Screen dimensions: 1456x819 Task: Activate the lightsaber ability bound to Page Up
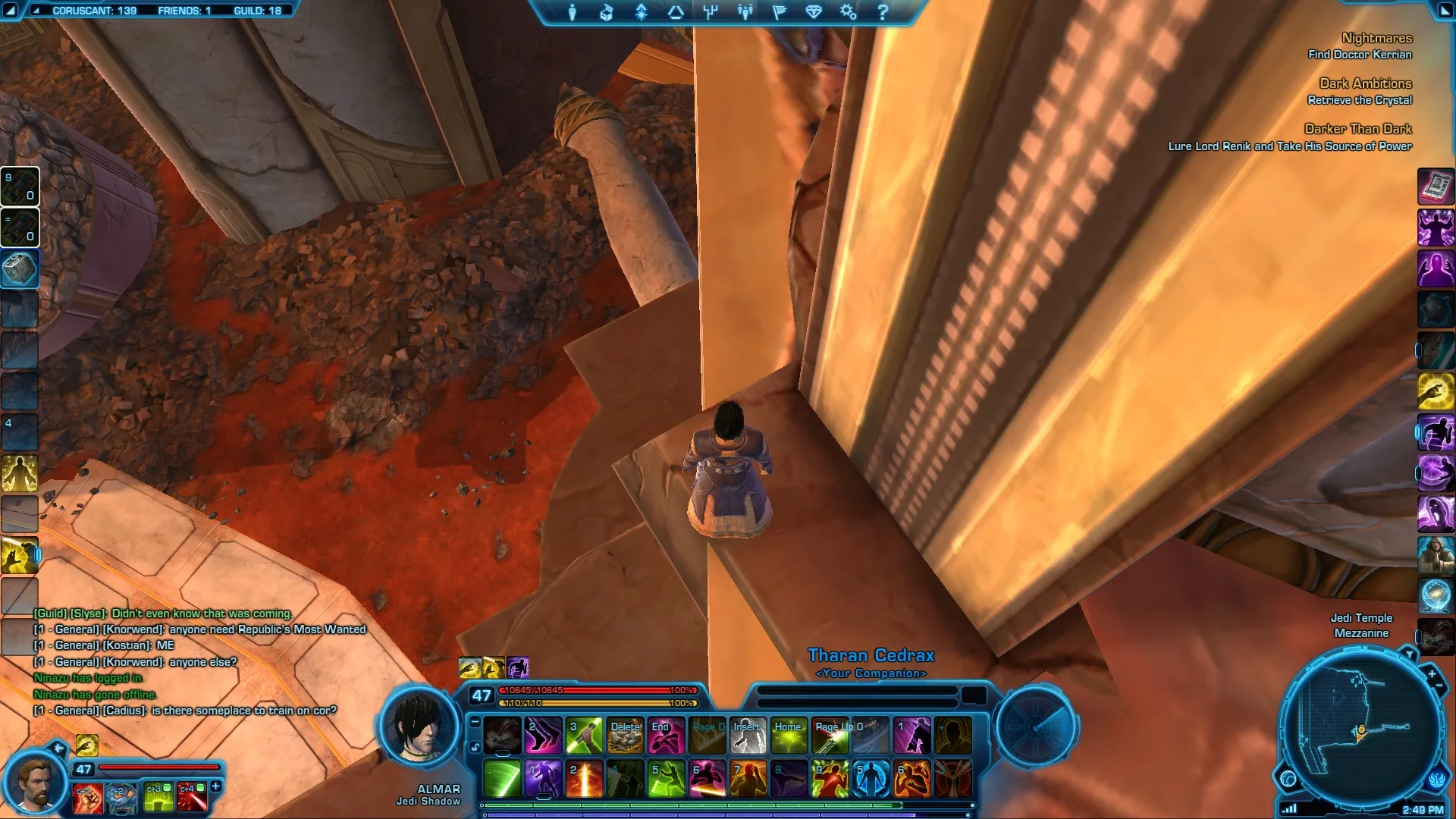pyautogui.click(x=830, y=736)
